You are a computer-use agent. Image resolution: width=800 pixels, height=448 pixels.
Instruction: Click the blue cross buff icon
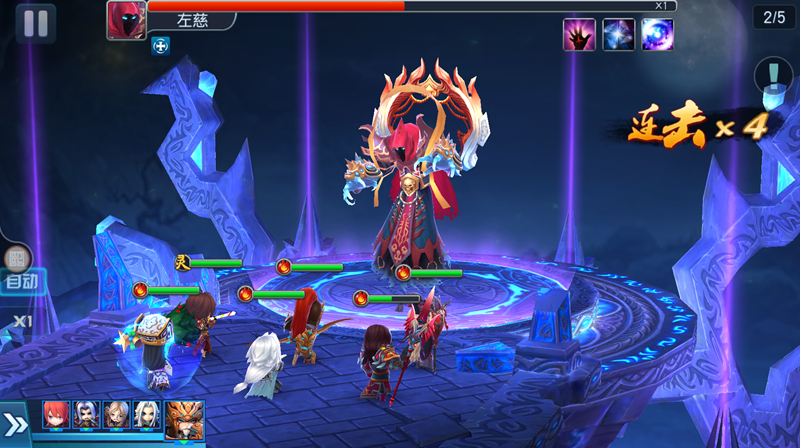[x=160, y=45]
